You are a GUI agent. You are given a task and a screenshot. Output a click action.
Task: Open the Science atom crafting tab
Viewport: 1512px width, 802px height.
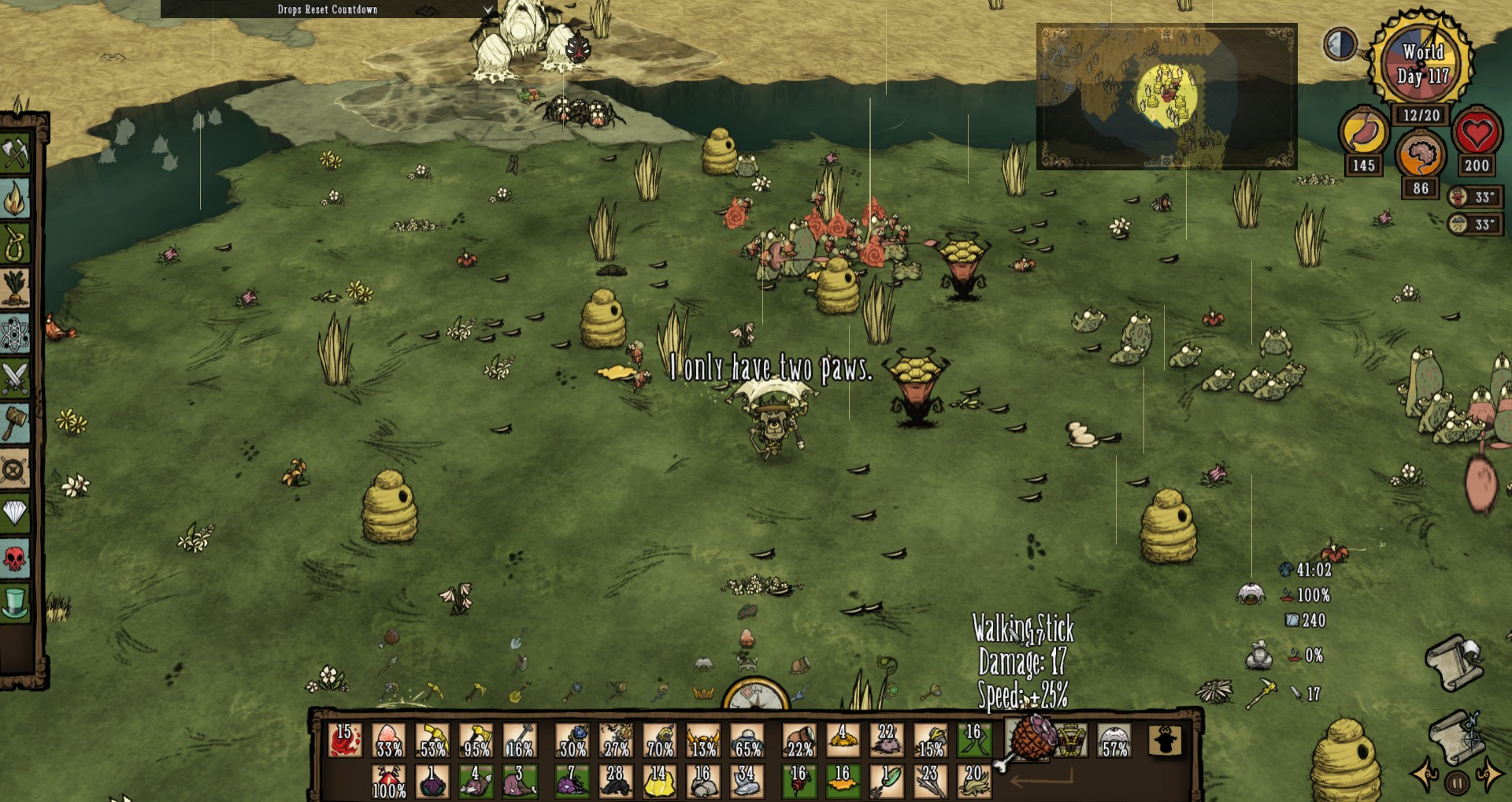tap(15, 334)
